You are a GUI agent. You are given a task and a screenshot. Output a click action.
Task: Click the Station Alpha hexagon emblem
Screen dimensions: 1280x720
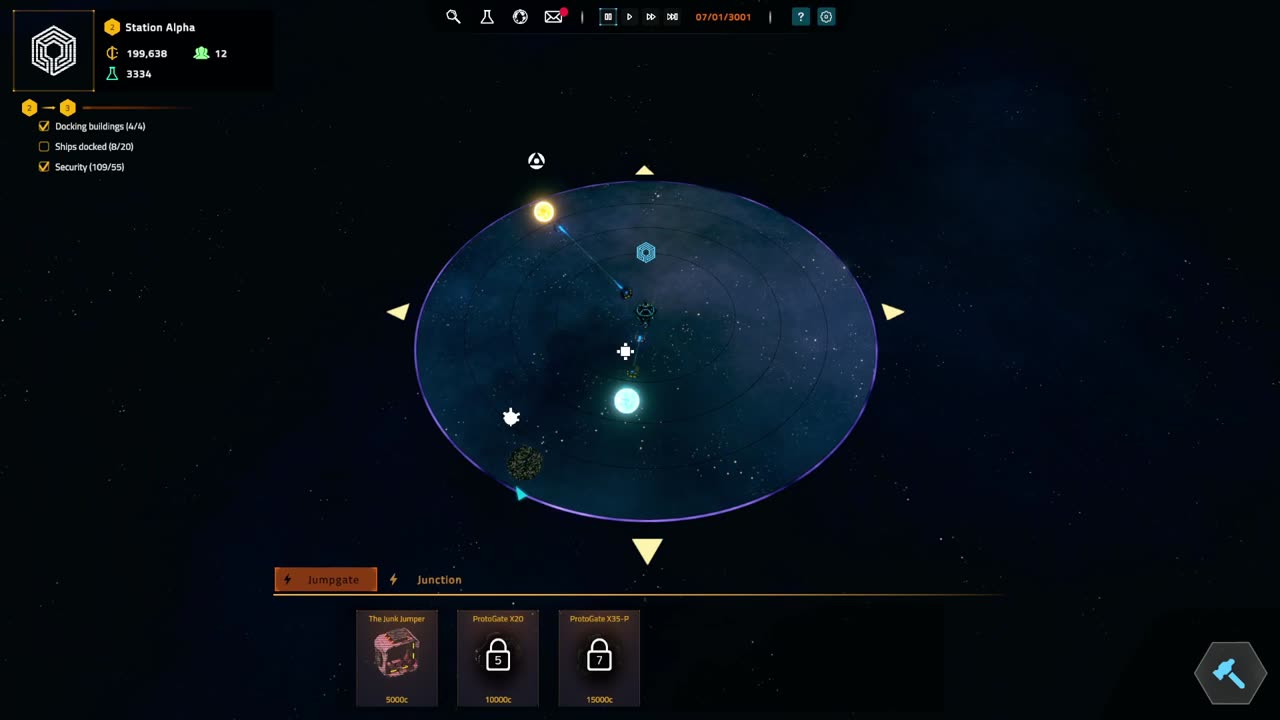(54, 51)
